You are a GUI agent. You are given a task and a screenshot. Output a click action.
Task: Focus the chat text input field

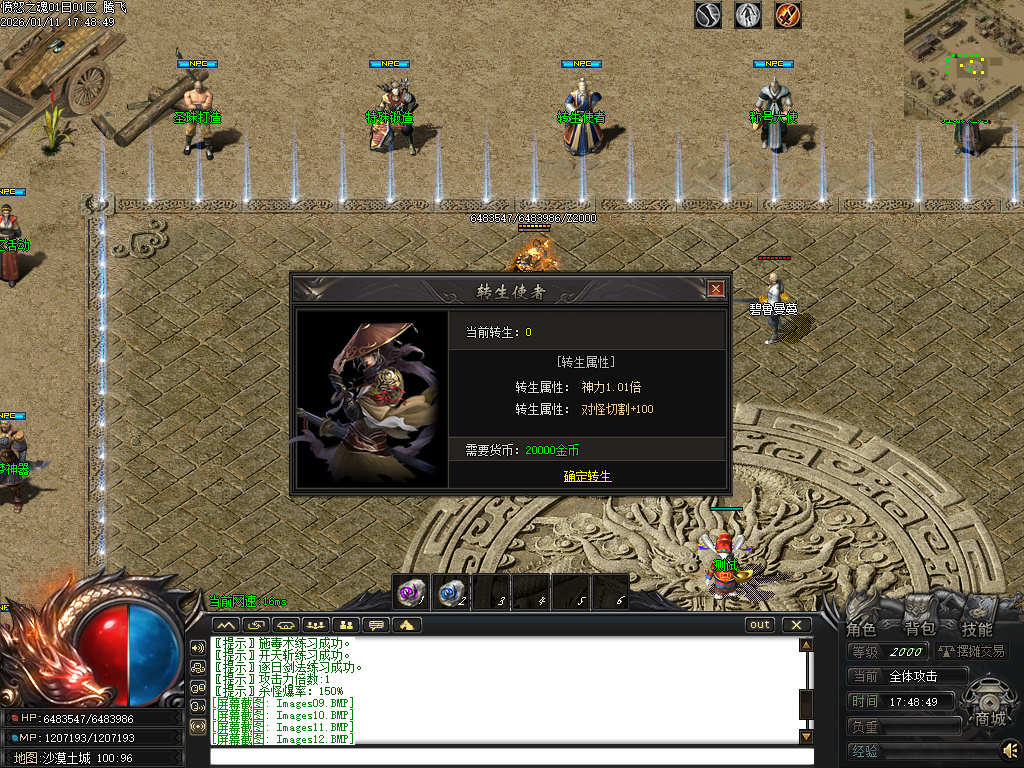[500, 756]
